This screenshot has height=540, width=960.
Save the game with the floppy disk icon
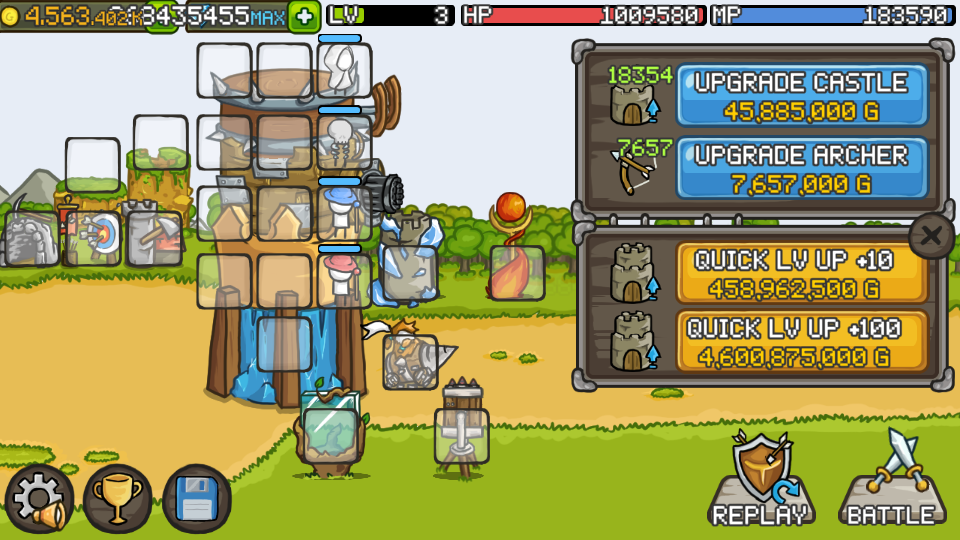[x=197, y=499]
